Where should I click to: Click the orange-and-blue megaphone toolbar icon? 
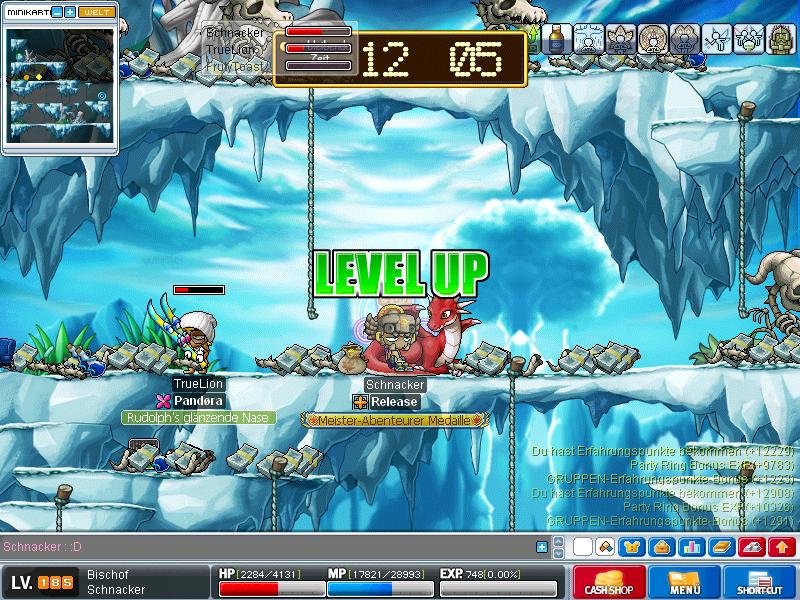pos(604,547)
